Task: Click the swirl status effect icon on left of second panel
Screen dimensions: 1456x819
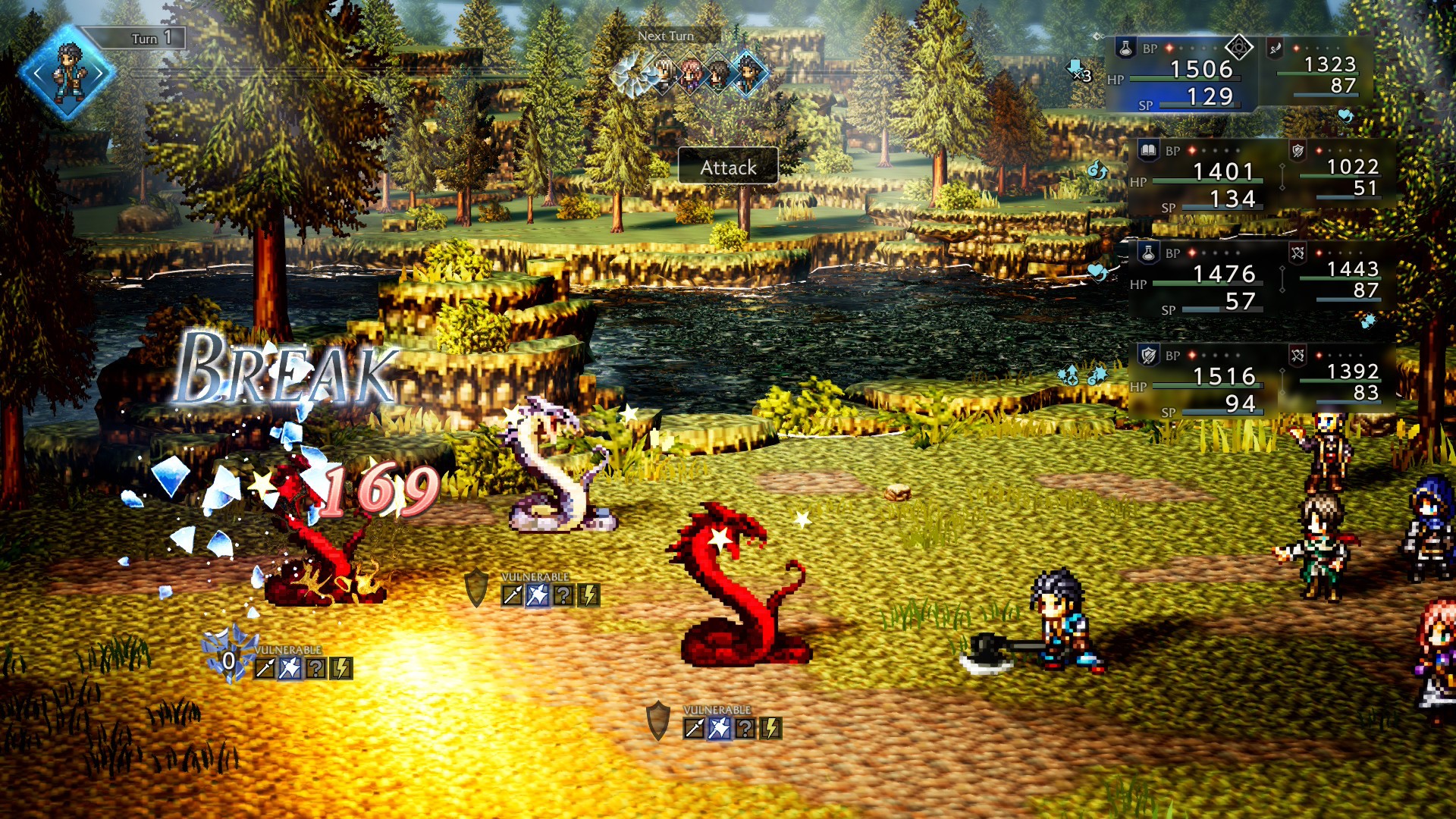Action: point(1097,169)
